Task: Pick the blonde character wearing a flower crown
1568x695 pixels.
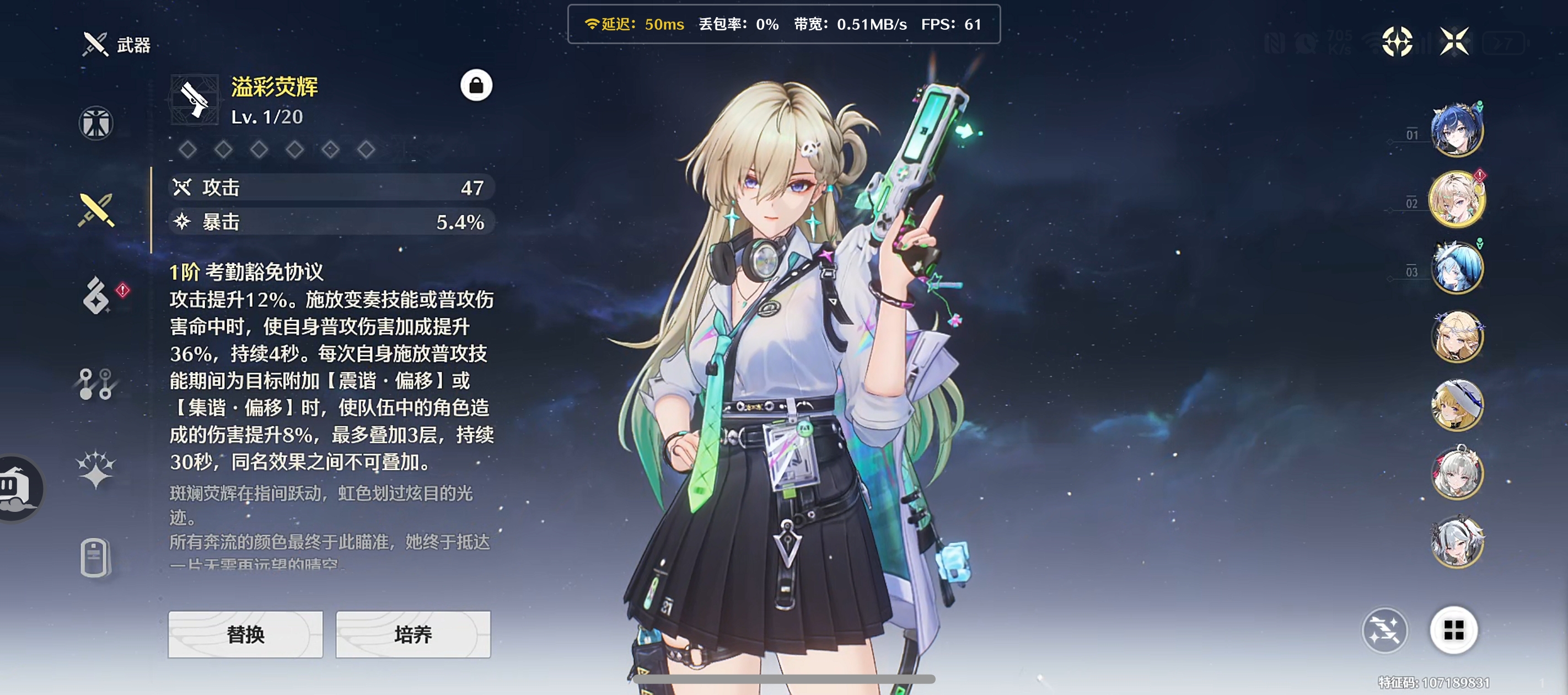Action: pyautogui.click(x=1457, y=336)
